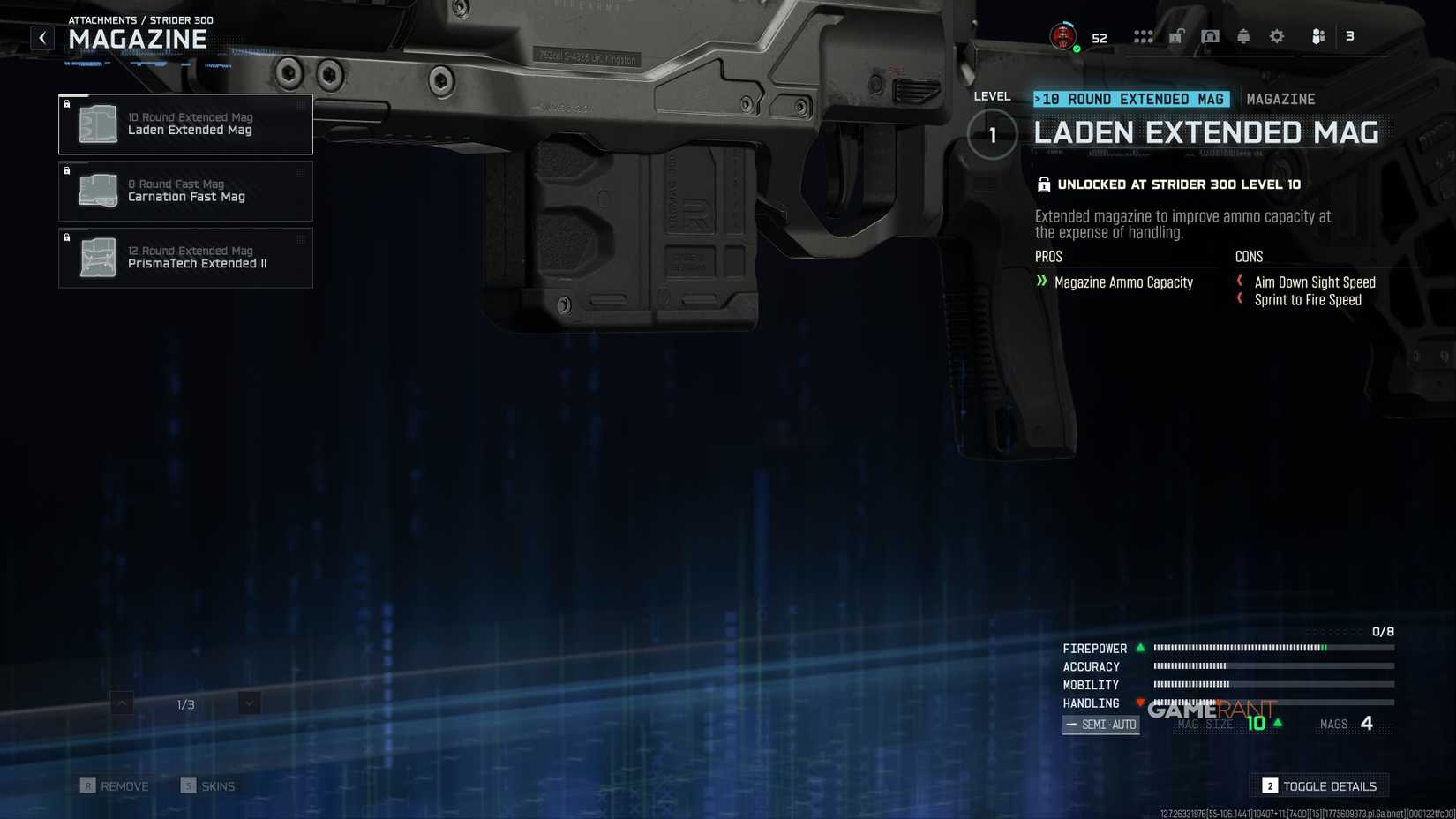Click the back arrow beside Magazine title
1456x819 pixels.
click(x=41, y=37)
